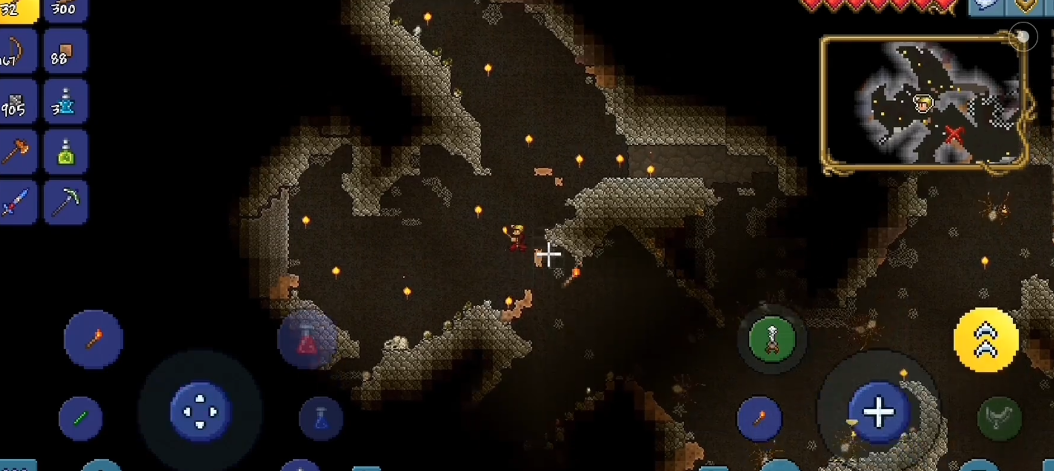This screenshot has height=471, width=1054.
Task: Select the green potion flask slot
Action: [x=65, y=153]
